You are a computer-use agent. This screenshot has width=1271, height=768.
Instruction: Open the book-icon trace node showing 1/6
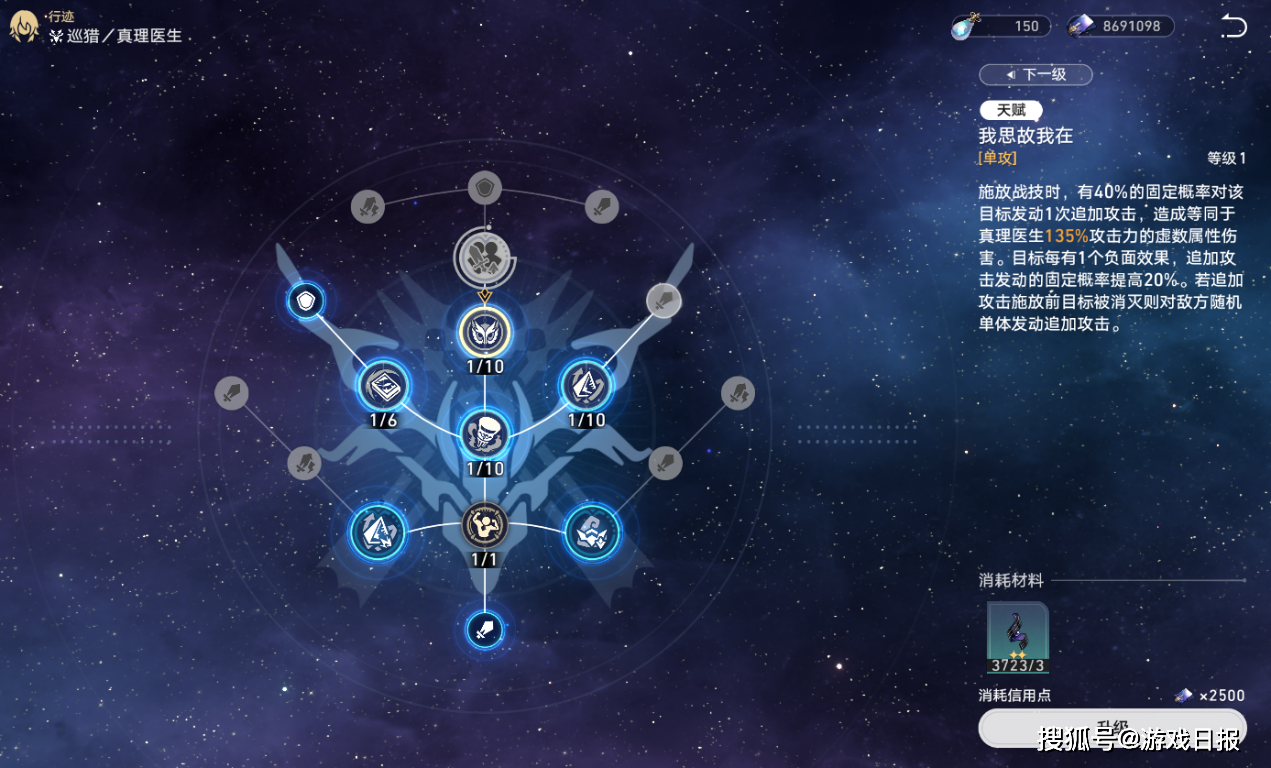(x=384, y=385)
